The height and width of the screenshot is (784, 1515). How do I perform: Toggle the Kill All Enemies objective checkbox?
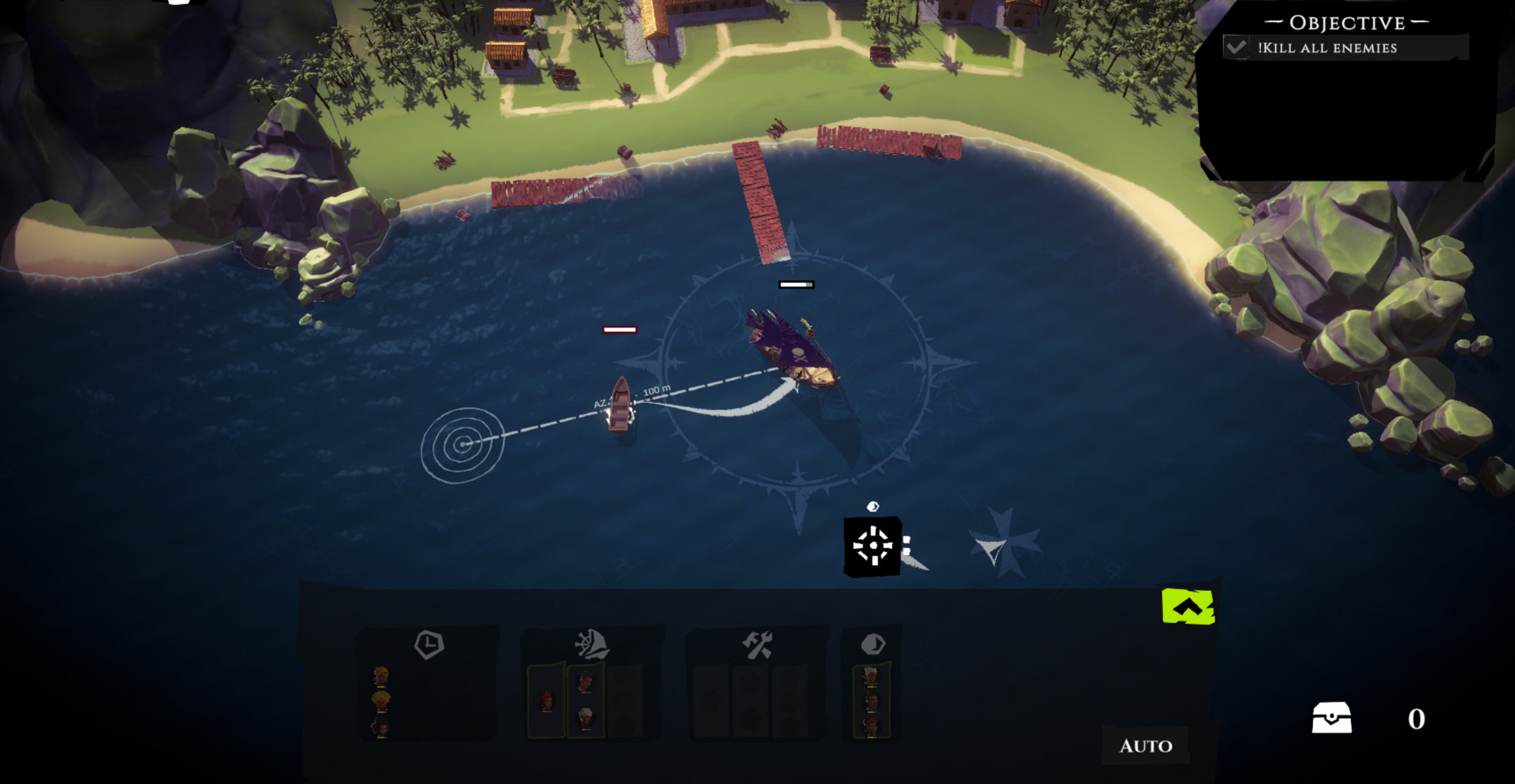click(1236, 47)
